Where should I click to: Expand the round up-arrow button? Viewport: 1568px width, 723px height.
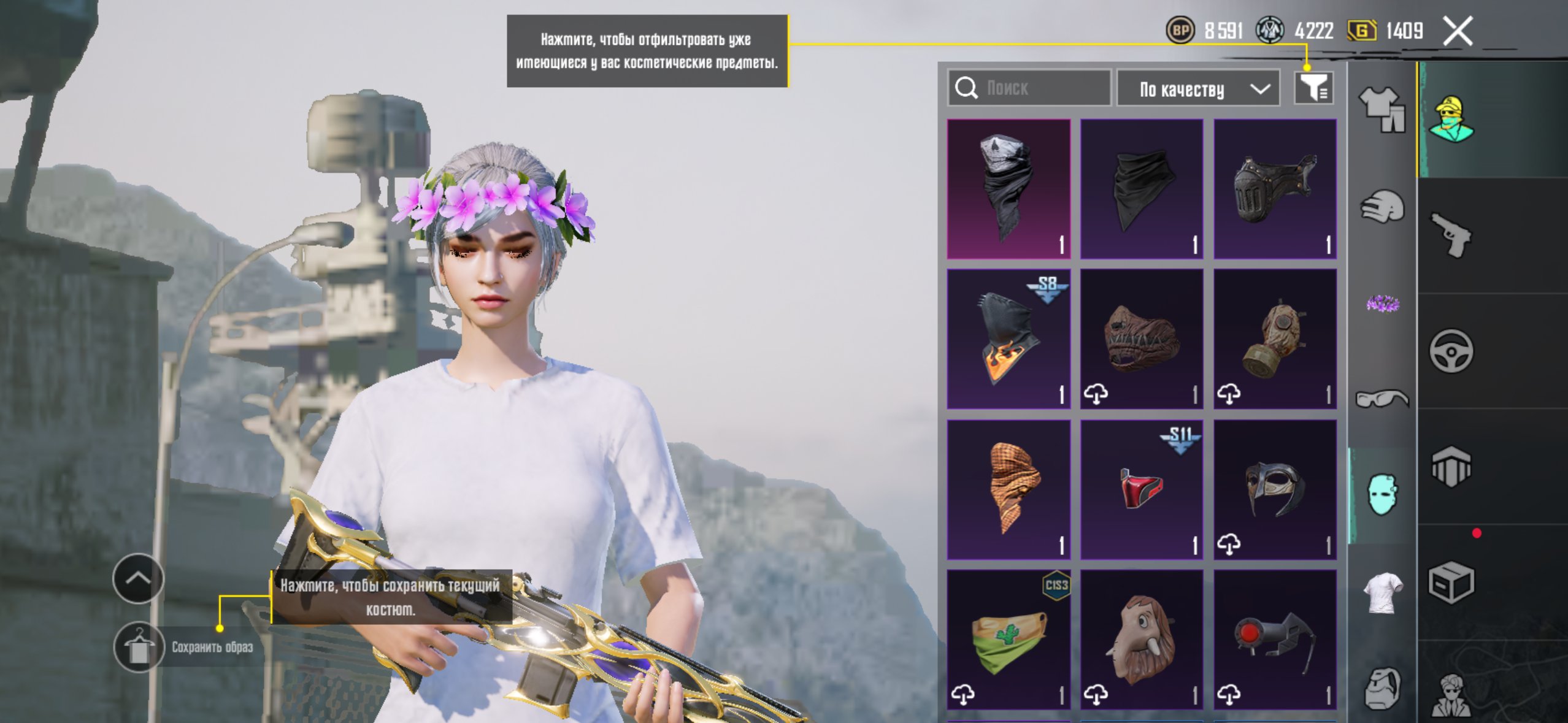pos(138,578)
